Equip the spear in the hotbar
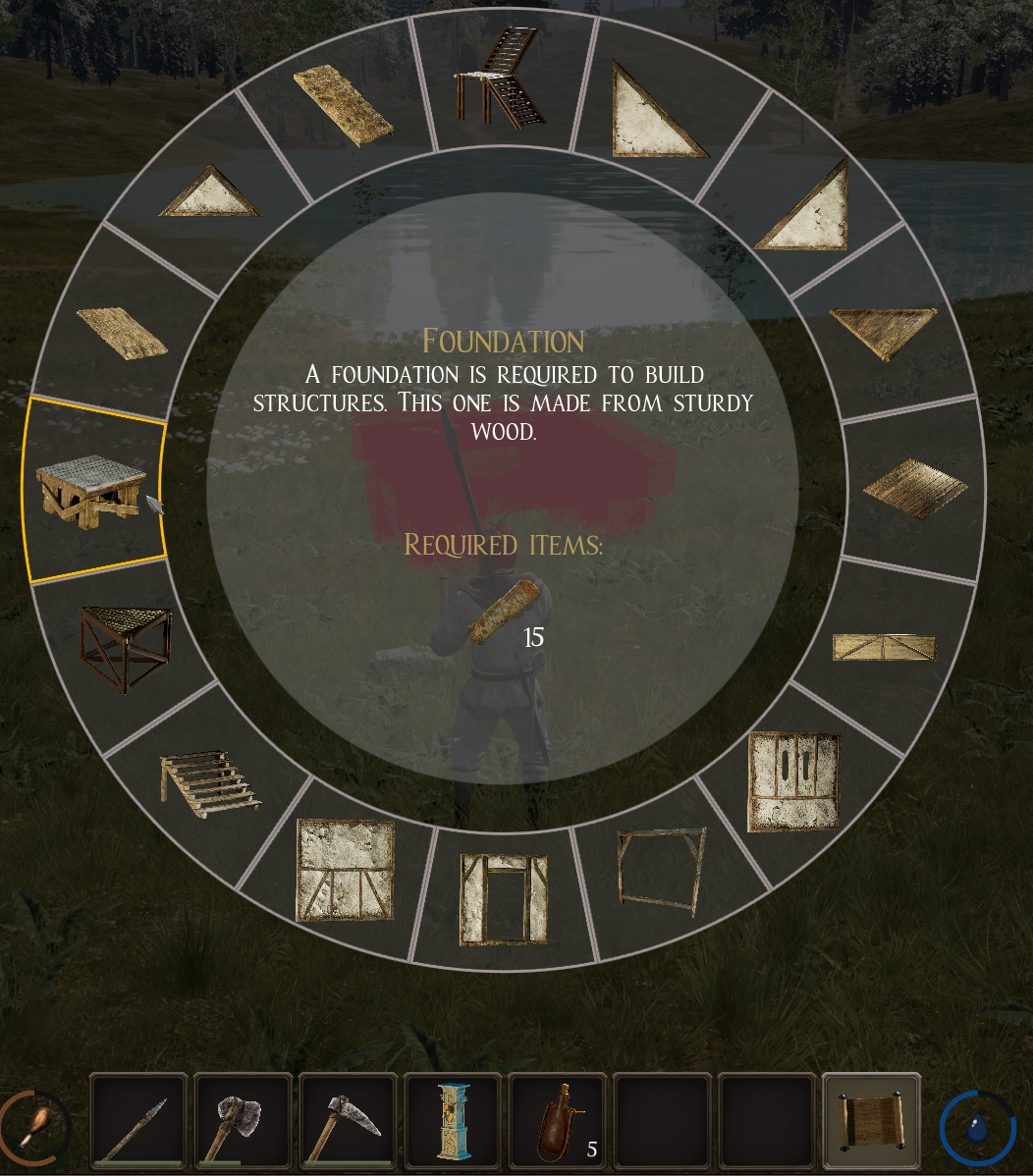Viewport: 1033px width, 1176px height. (x=138, y=1122)
